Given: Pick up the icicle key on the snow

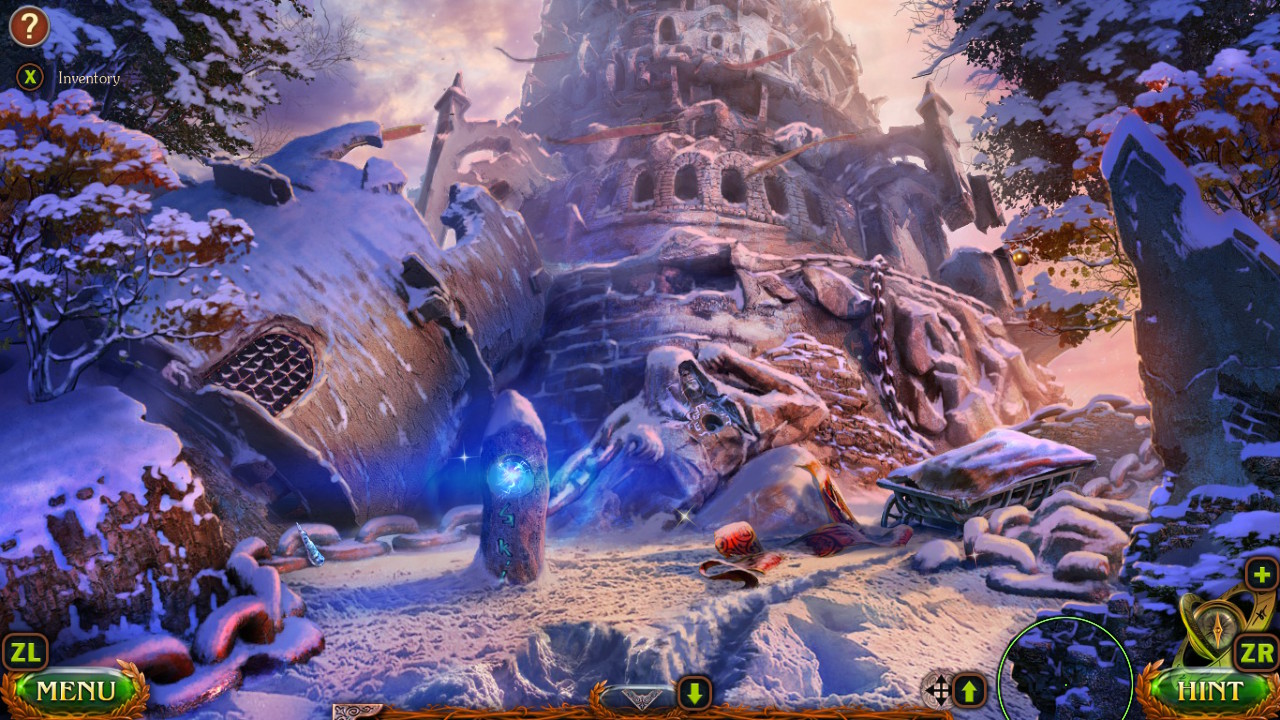Looking at the screenshot, I should tap(308, 543).
